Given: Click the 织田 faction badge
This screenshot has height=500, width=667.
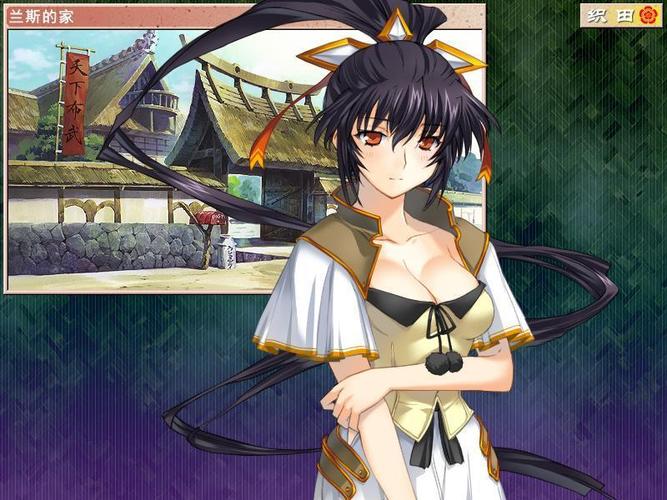Looking at the screenshot, I should pyautogui.click(x=620, y=15).
